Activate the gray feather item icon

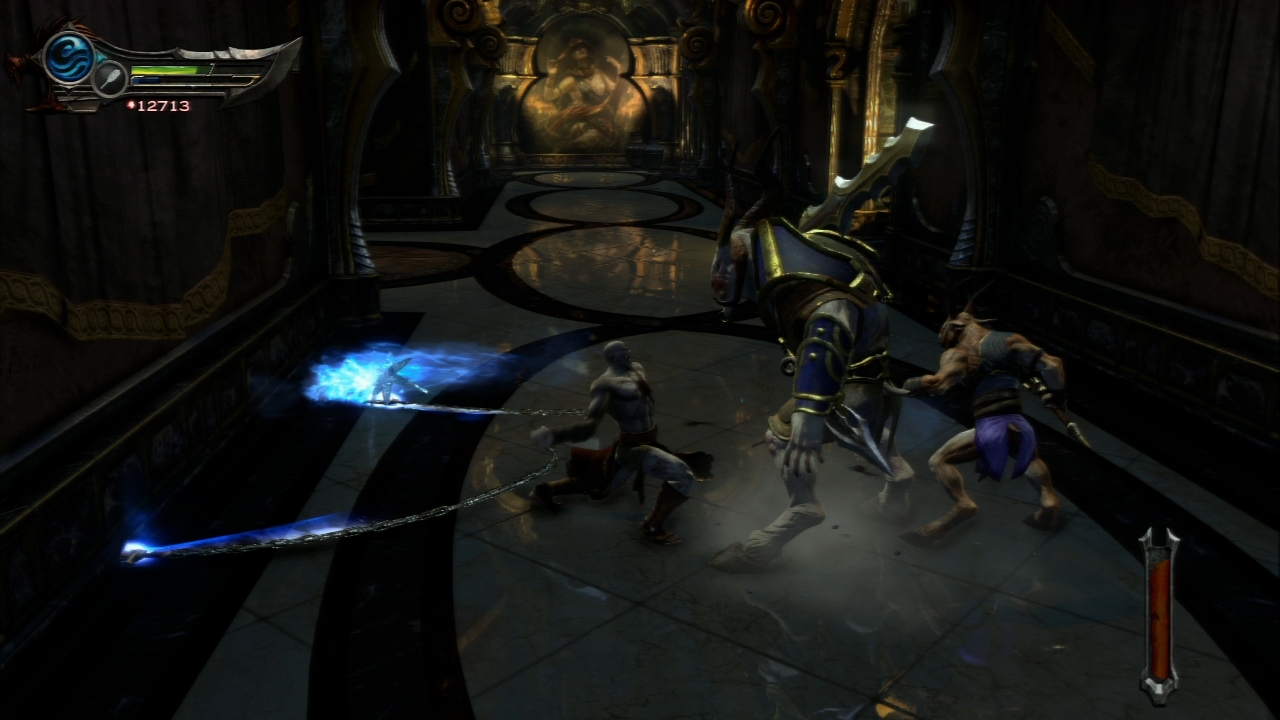coord(109,79)
